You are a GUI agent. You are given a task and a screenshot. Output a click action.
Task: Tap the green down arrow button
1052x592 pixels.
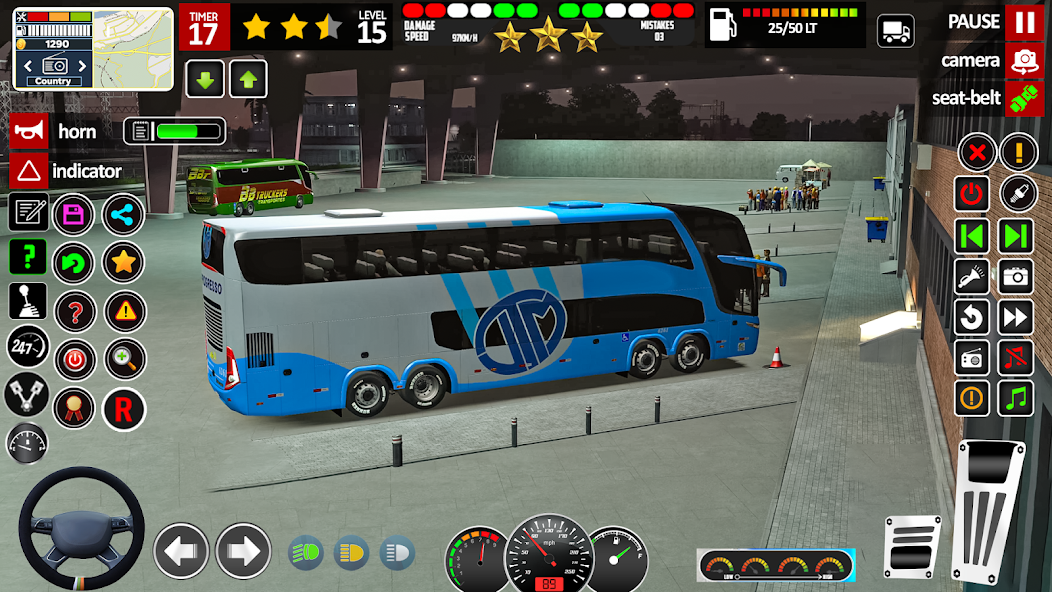point(204,79)
